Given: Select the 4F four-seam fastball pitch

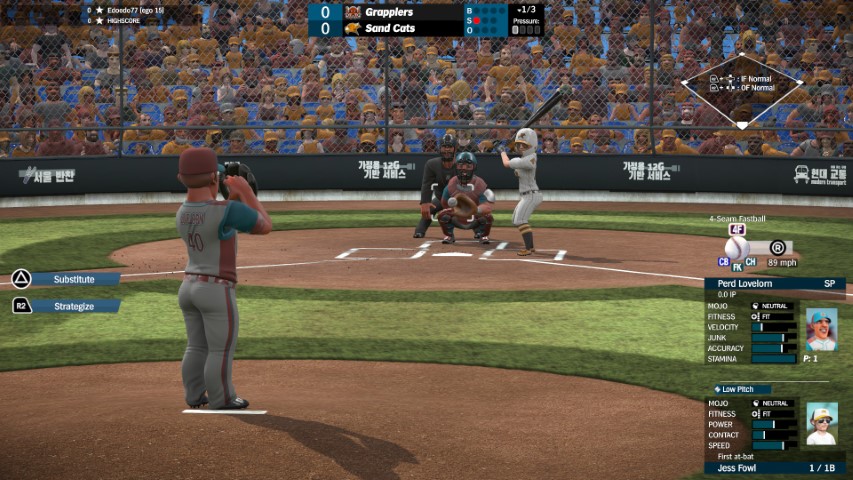Looking at the screenshot, I should [x=737, y=230].
